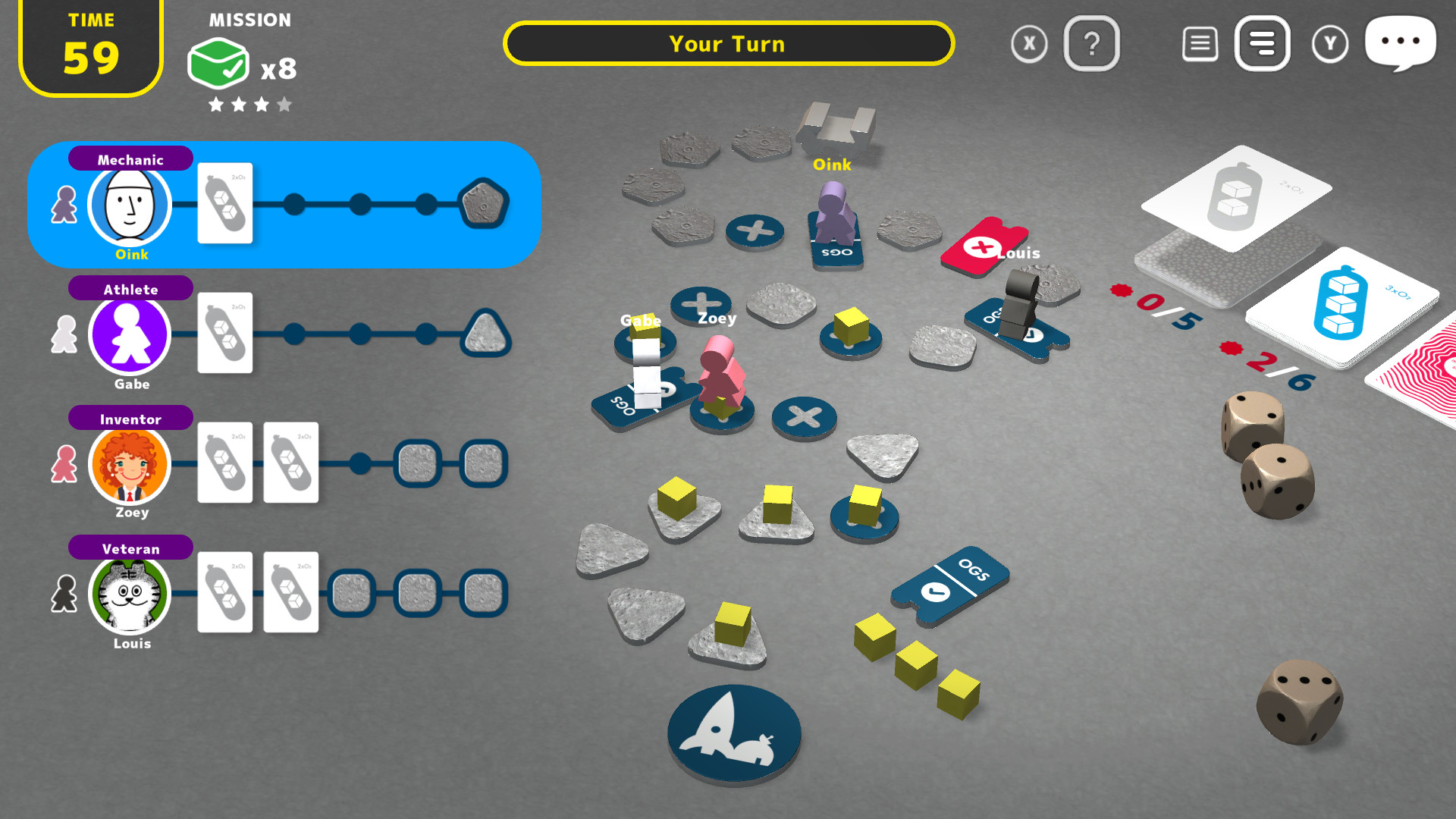Click the green mission checkmark badge
The width and height of the screenshot is (1456, 819).
click(218, 62)
